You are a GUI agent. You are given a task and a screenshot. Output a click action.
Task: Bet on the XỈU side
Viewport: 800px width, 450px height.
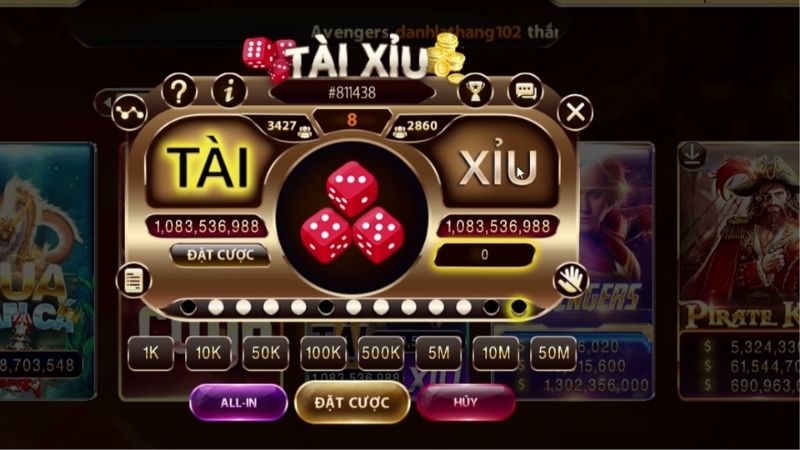coord(498,167)
